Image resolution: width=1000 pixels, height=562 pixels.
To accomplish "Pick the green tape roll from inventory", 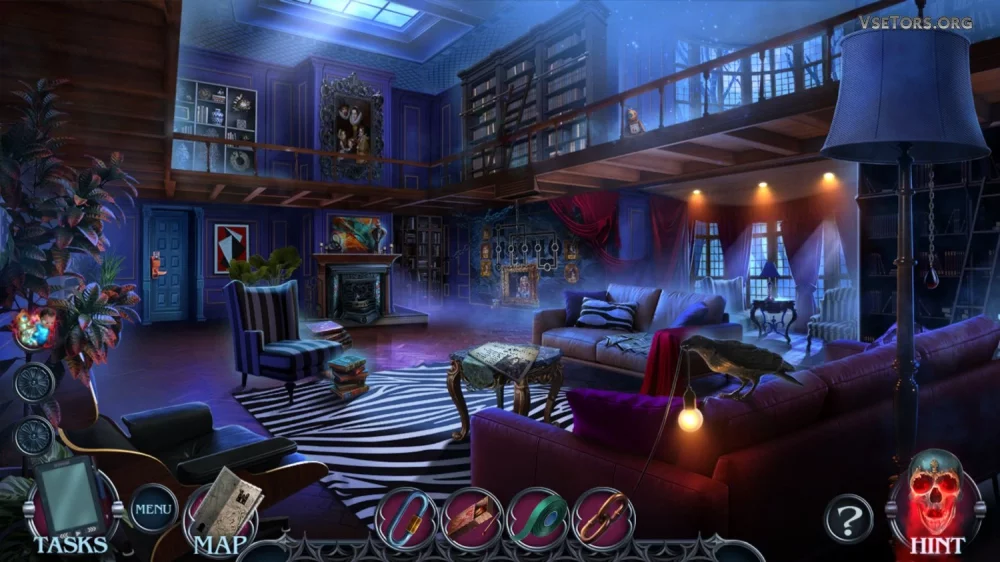I will pyautogui.click(x=538, y=517).
